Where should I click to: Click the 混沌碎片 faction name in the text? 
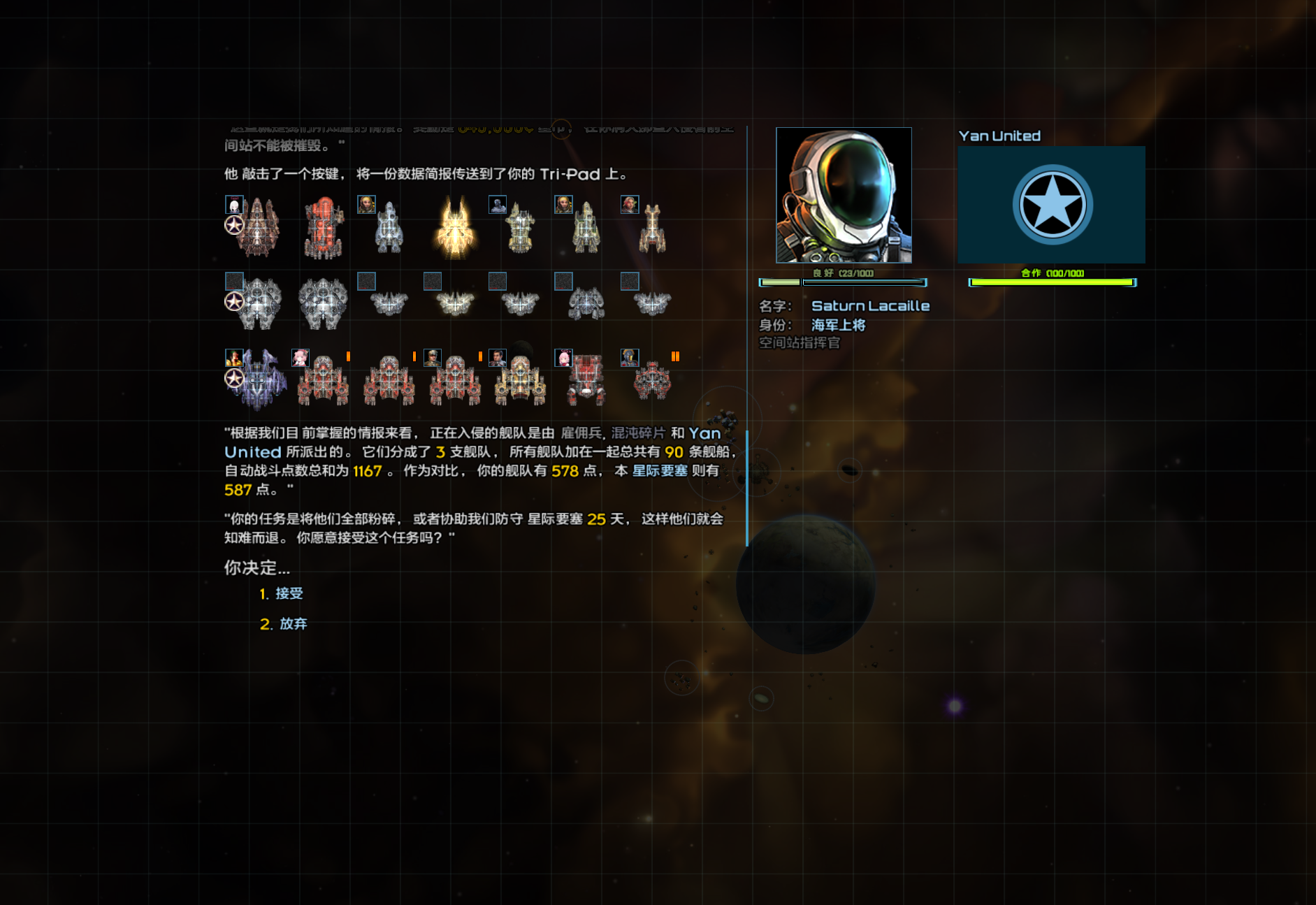pyautogui.click(x=638, y=433)
